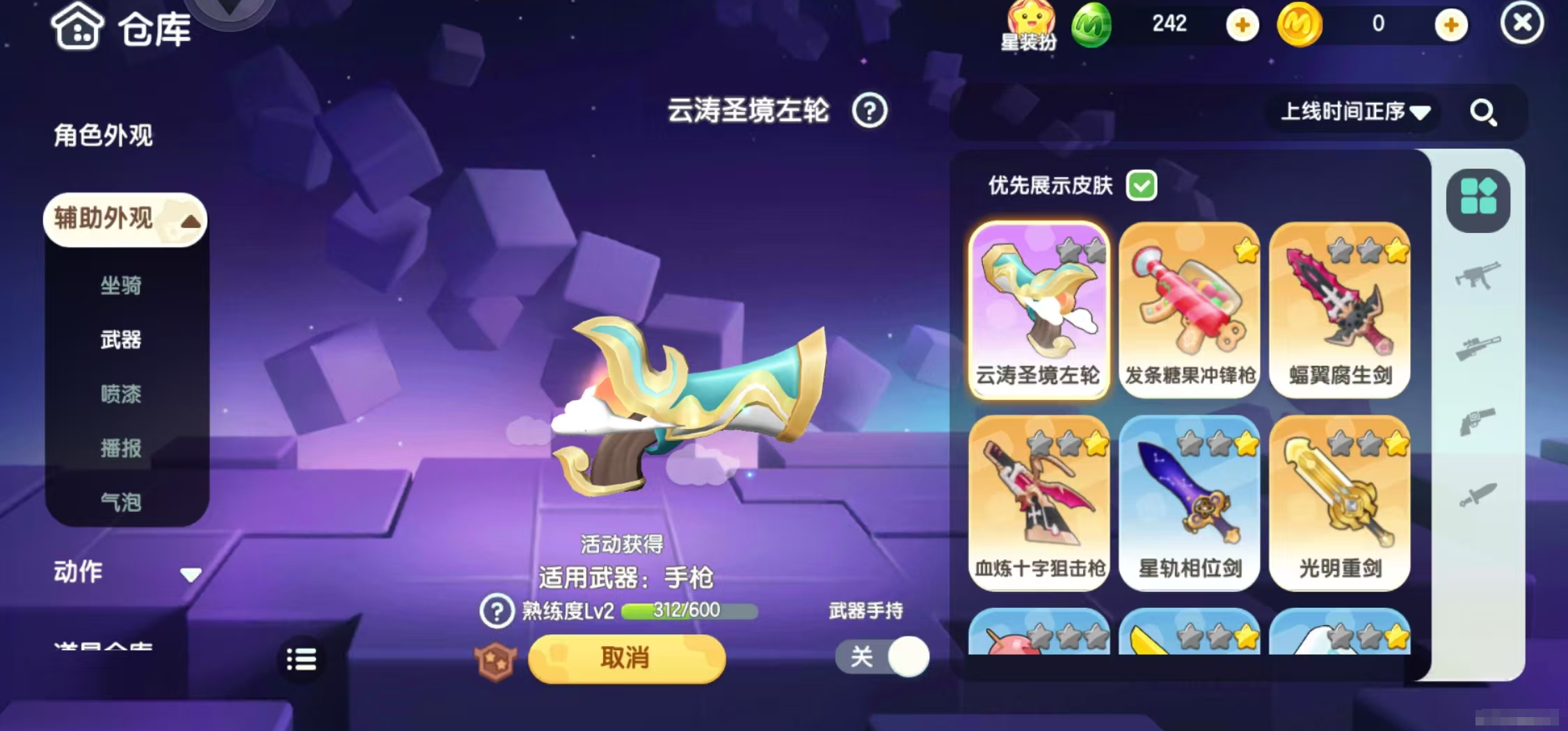Click the 仓库 home icon
This screenshot has height=731, width=1568.
77,28
